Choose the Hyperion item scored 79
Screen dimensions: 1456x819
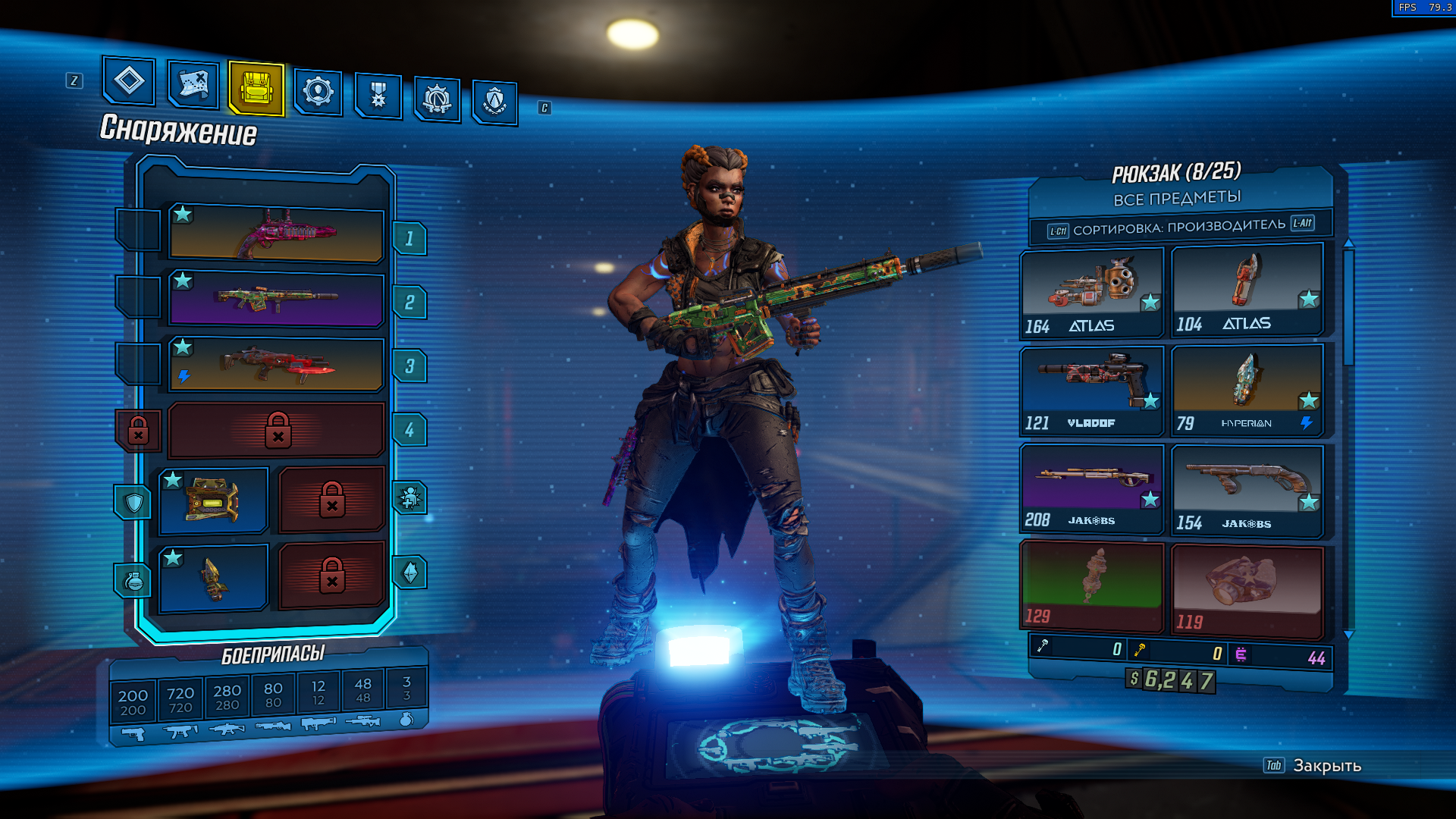click(x=1247, y=391)
